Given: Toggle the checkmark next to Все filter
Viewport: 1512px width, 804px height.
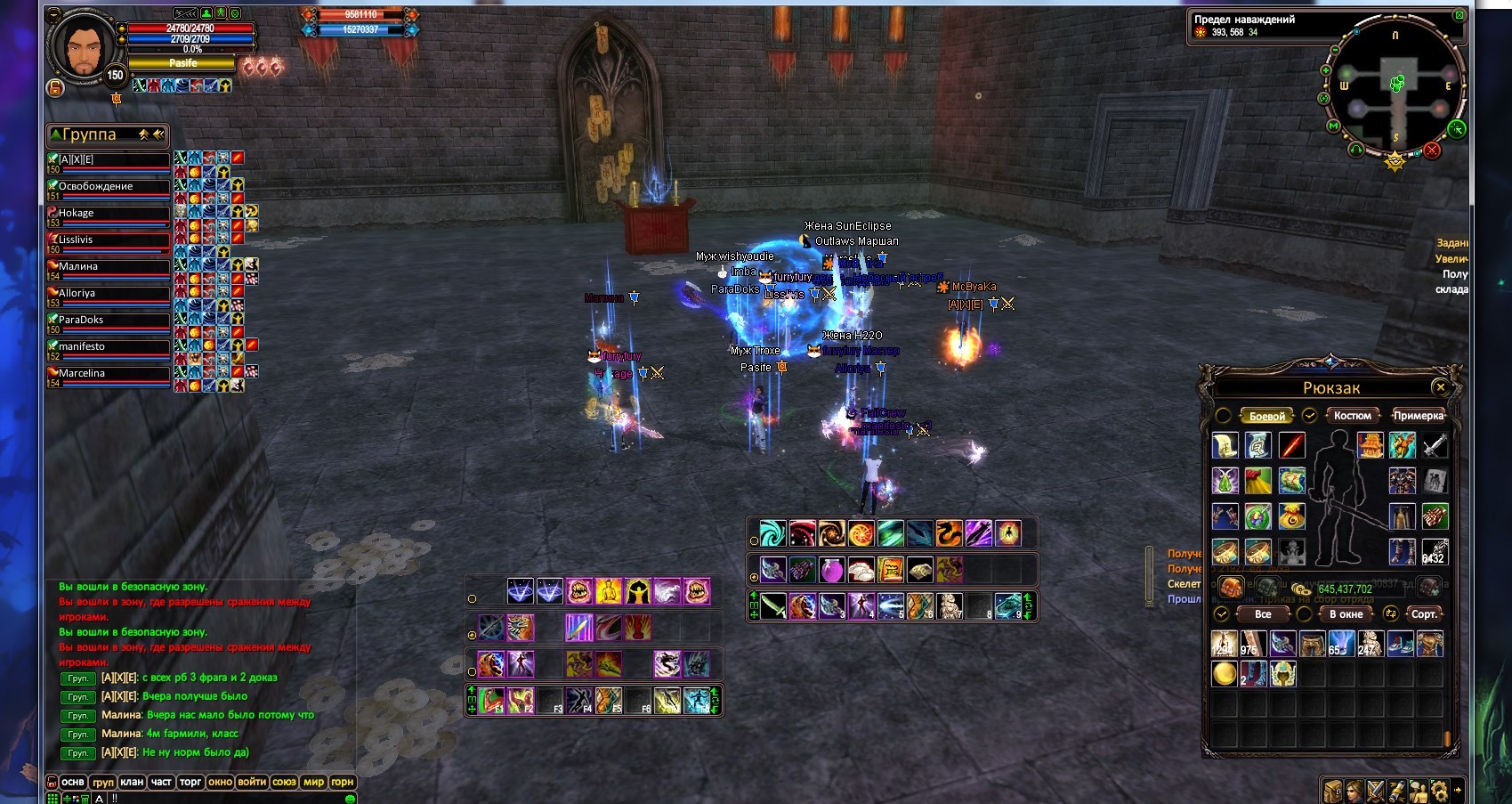Looking at the screenshot, I should (1222, 613).
